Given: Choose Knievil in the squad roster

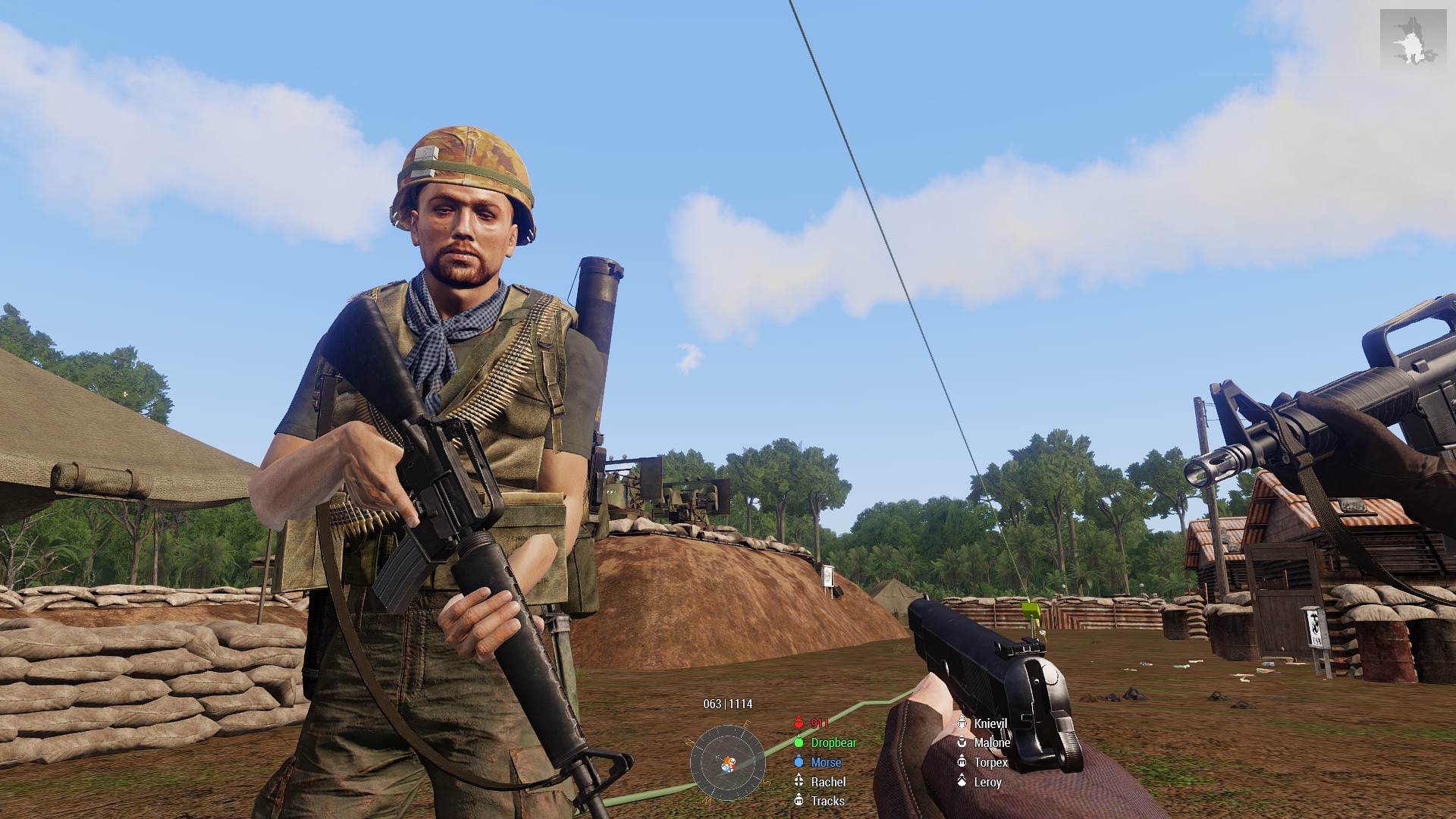Looking at the screenshot, I should (x=990, y=723).
